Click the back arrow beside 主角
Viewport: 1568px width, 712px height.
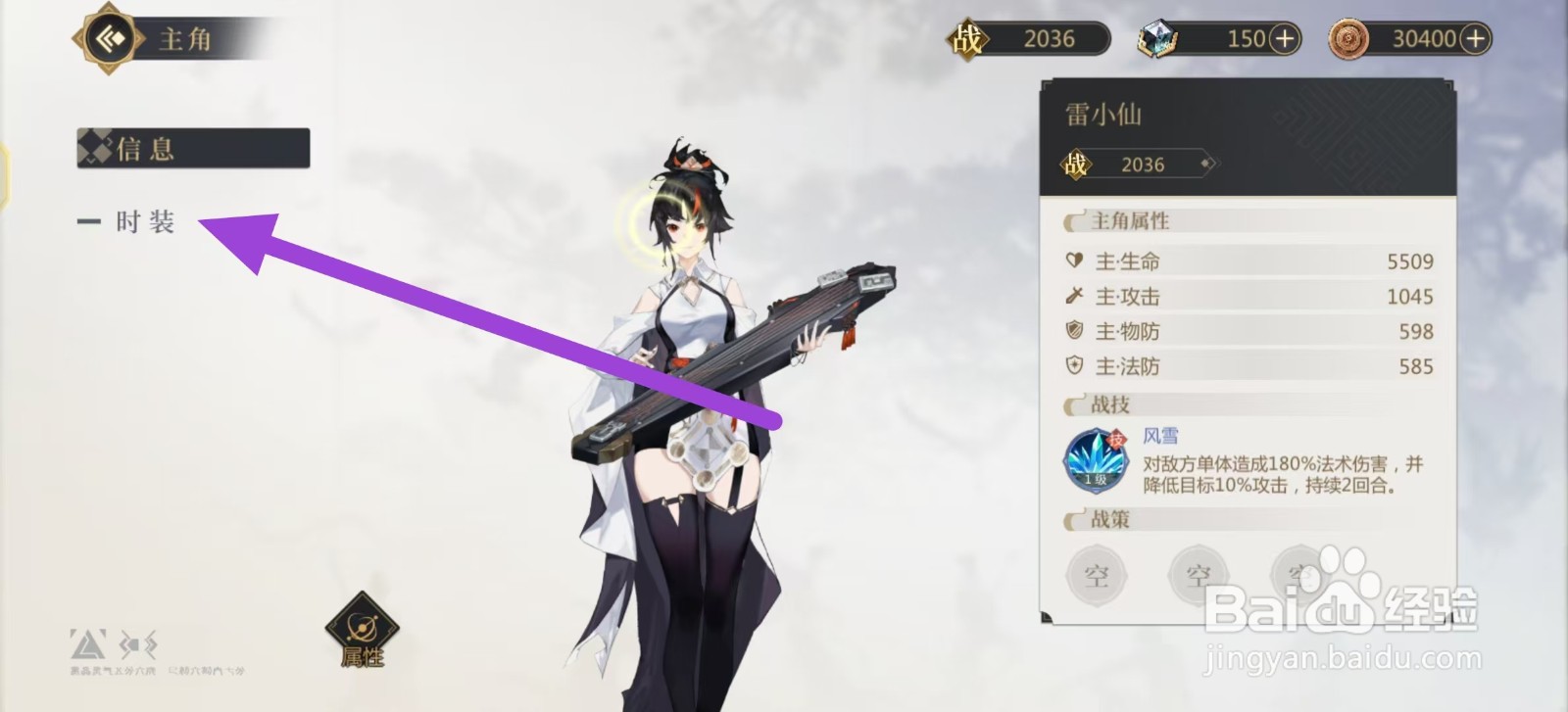pos(108,37)
